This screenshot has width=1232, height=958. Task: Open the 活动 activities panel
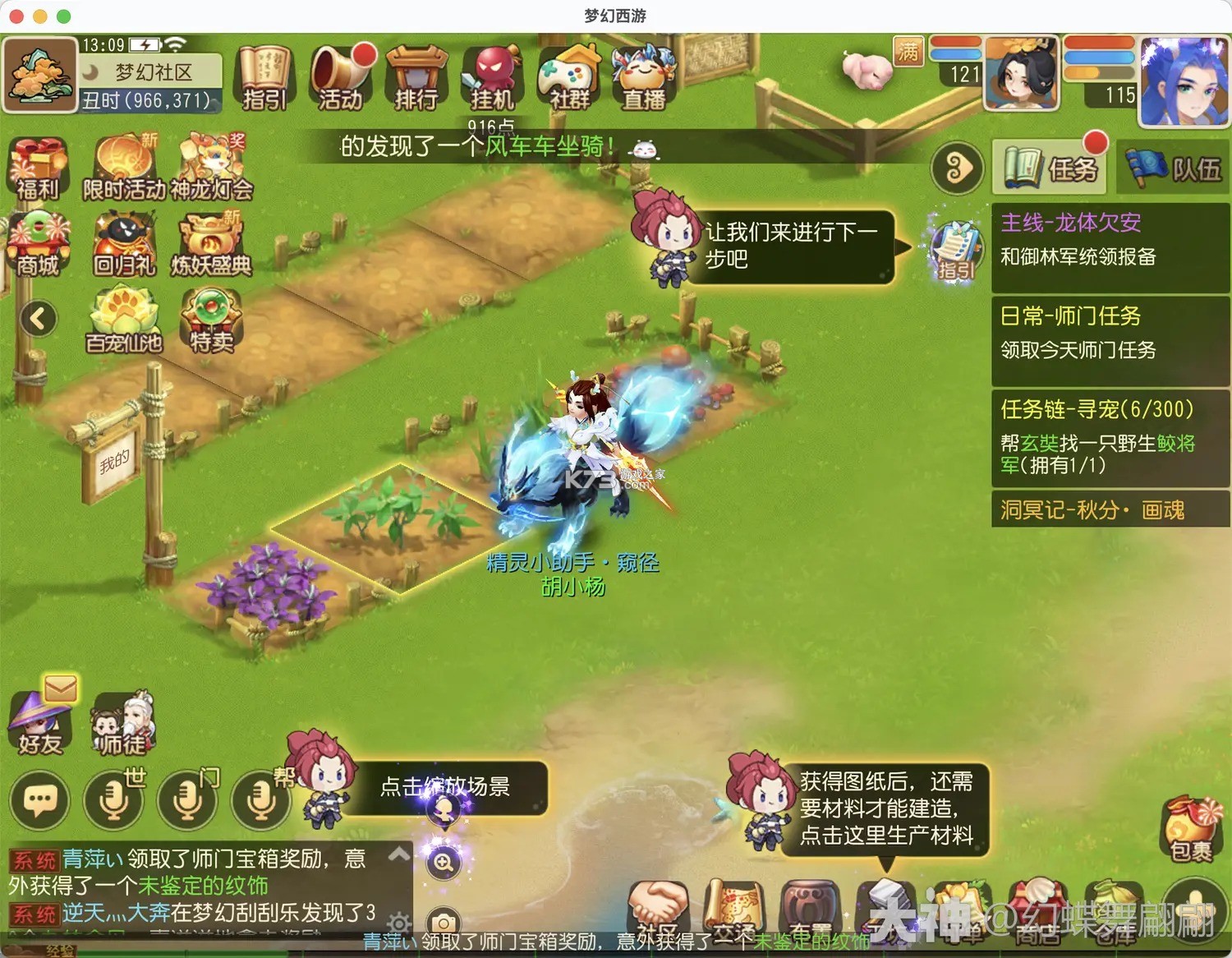(x=342, y=80)
